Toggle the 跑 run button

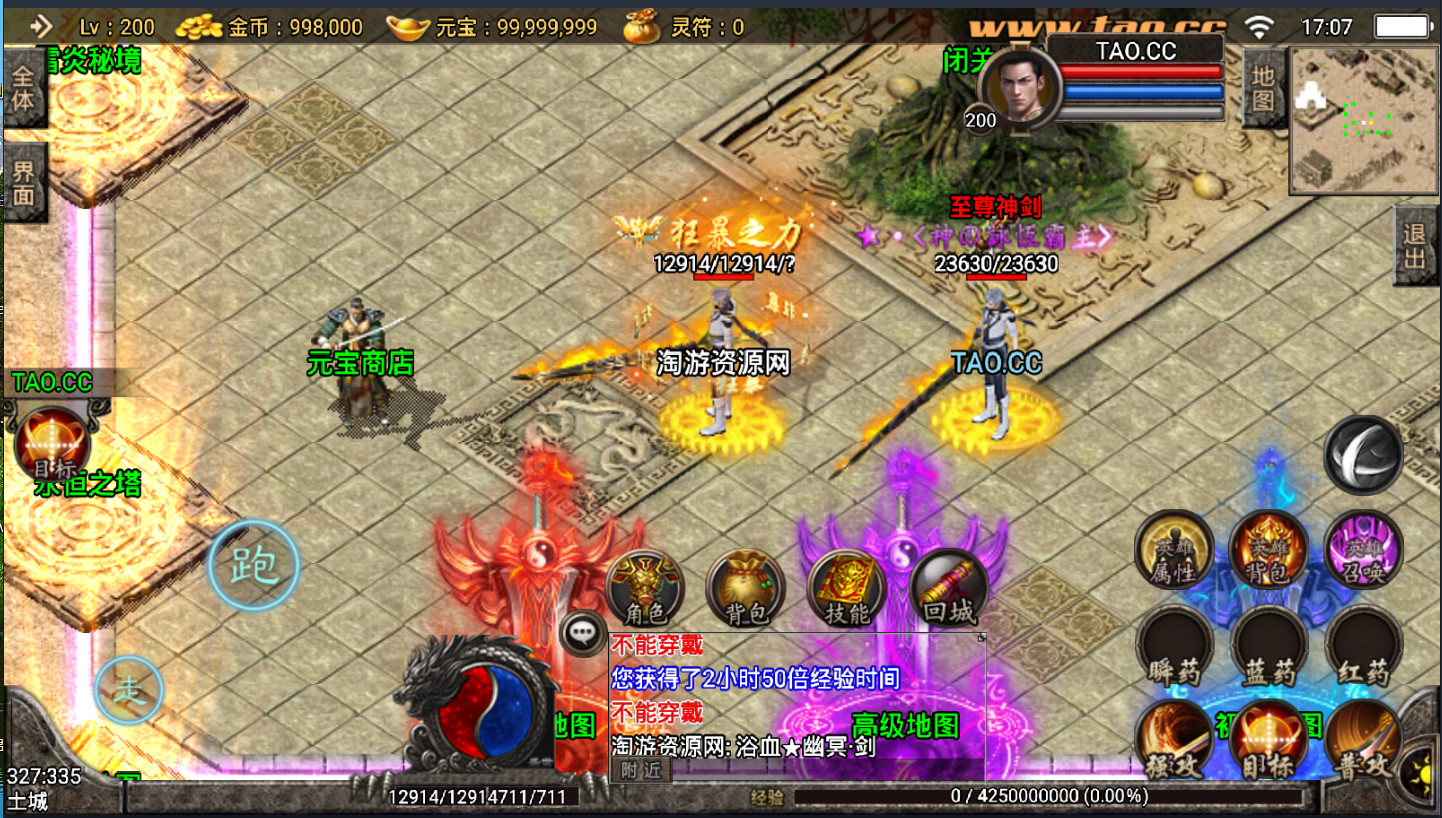coord(254,566)
